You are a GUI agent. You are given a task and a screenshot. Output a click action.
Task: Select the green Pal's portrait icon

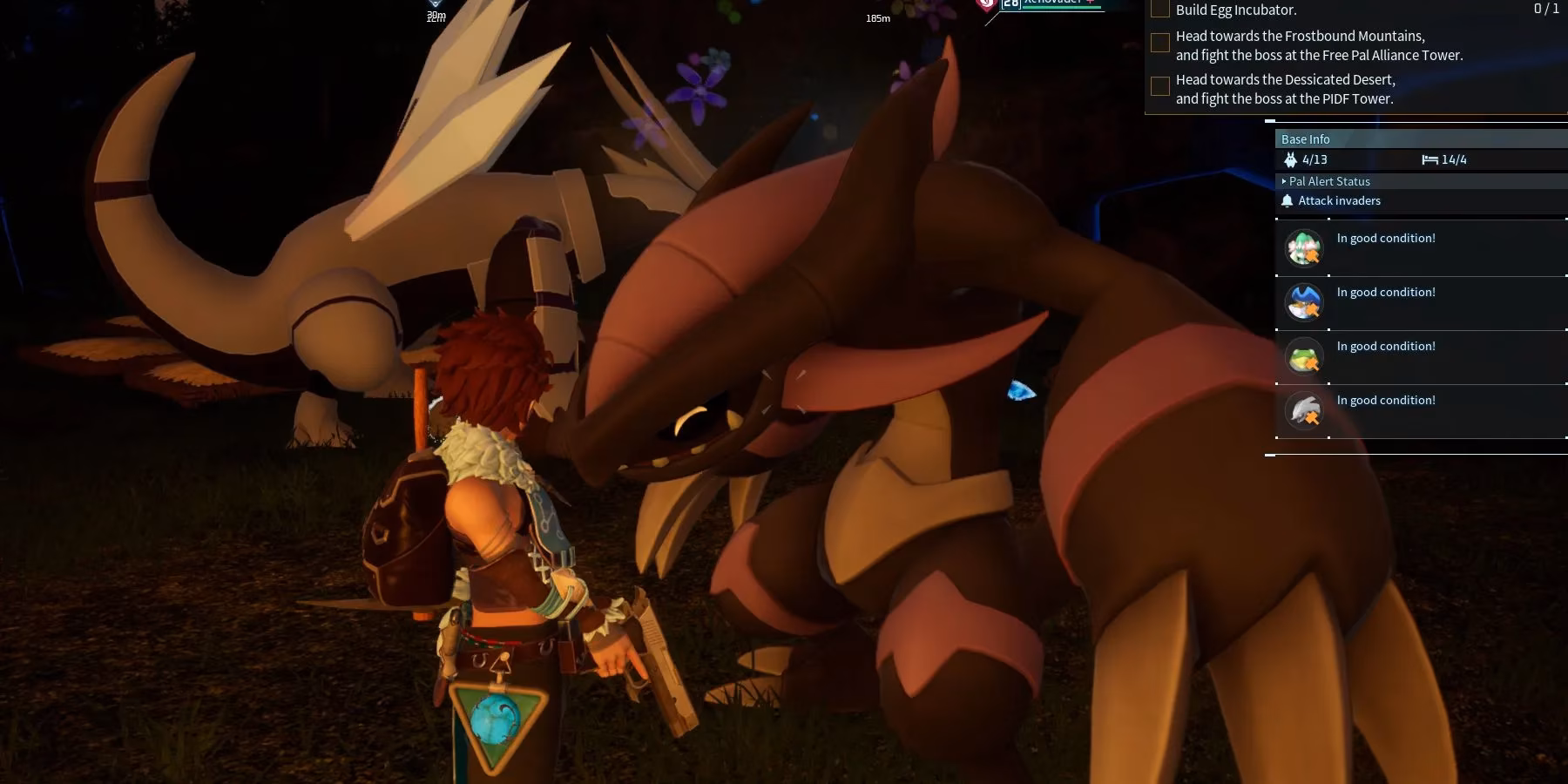coord(1303,248)
